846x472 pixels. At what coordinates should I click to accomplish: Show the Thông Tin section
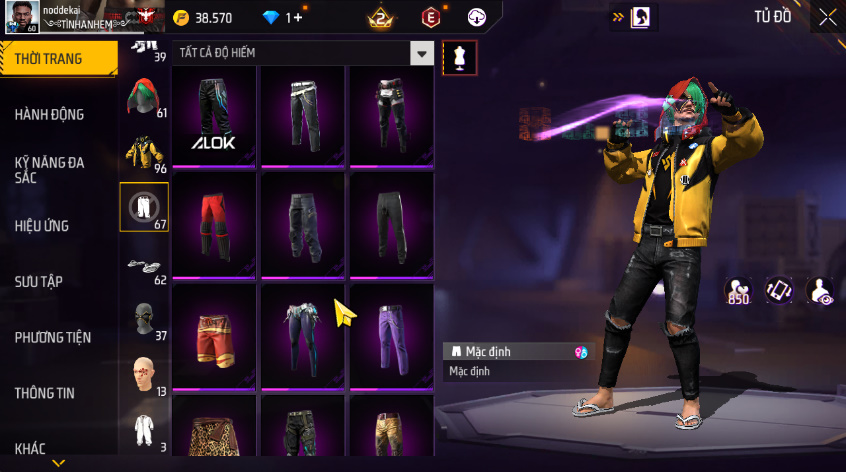(x=45, y=393)
